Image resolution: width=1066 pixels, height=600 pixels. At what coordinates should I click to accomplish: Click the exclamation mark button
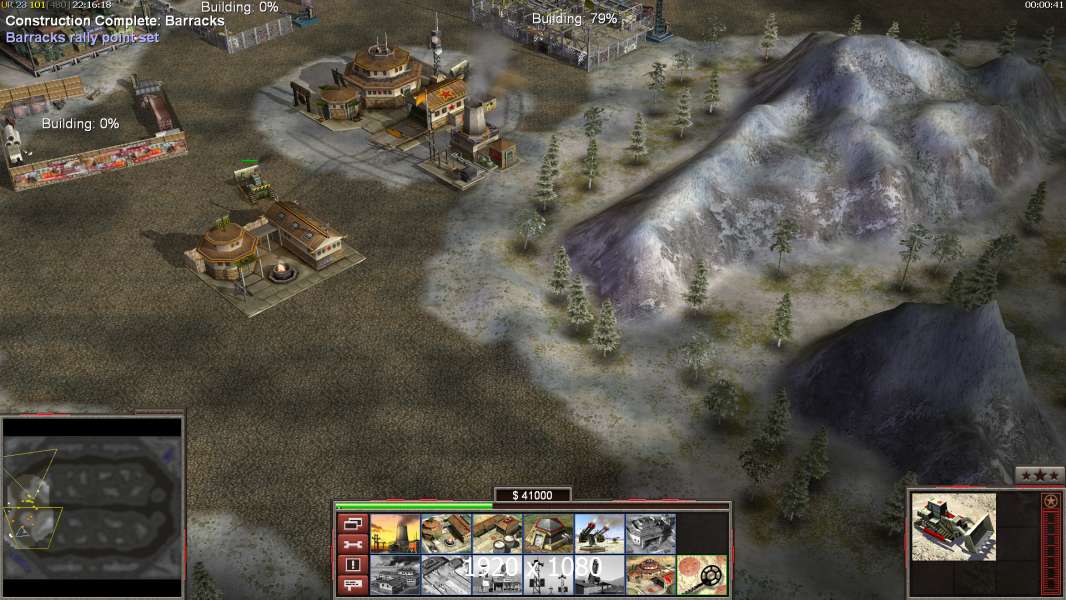[x=352, y=565]
